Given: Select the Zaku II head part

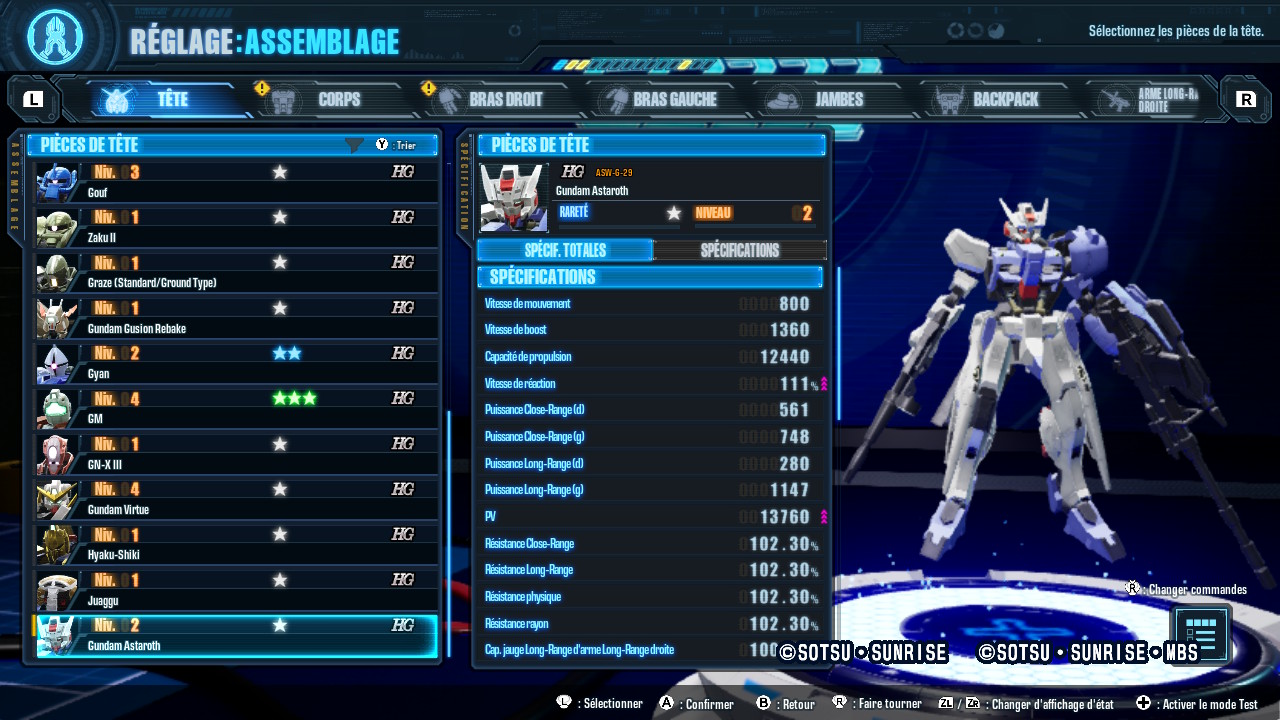Looking at the screenshot, I should (x=237, y=227).
